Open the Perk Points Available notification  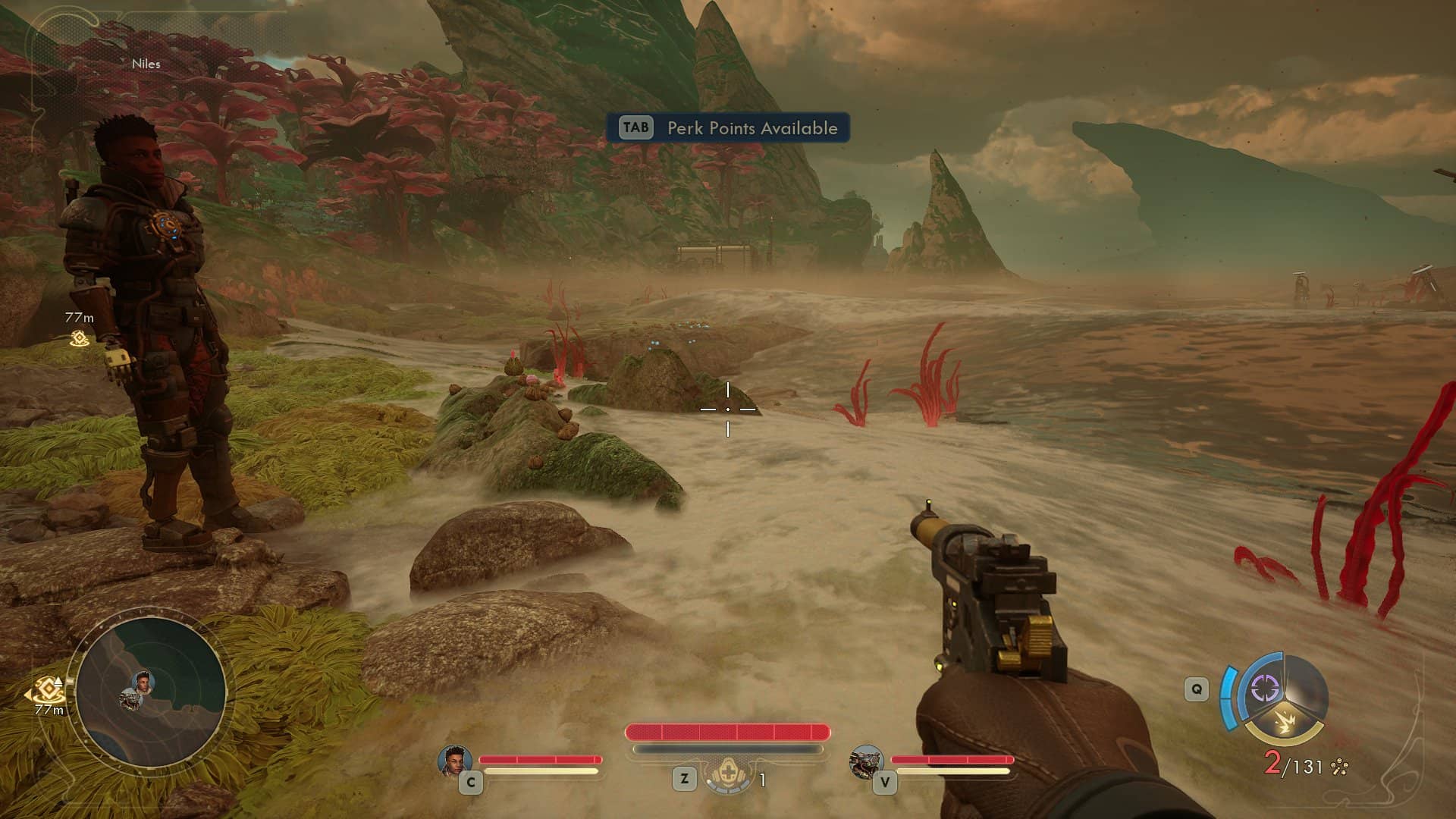[727, 127]
